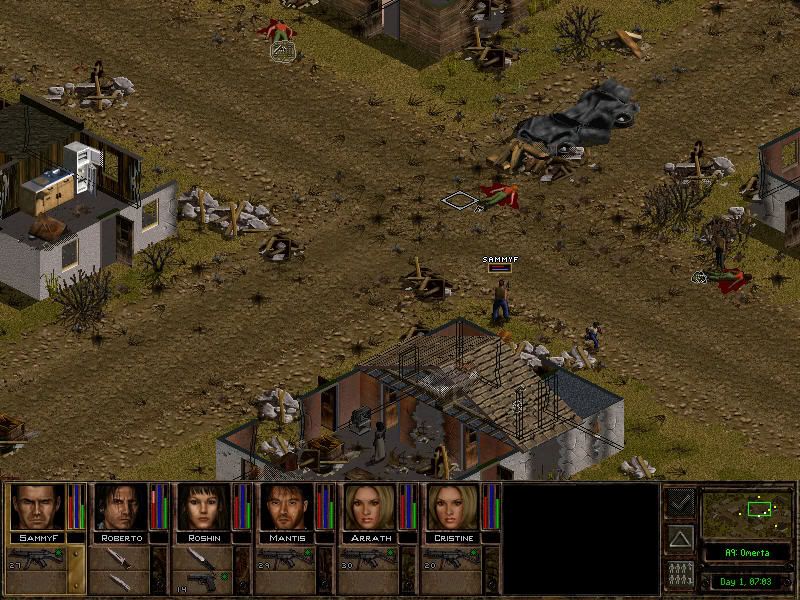Select Roberto's upper knife slot
The width and height of the screenshot is (800, 600).
118,556
